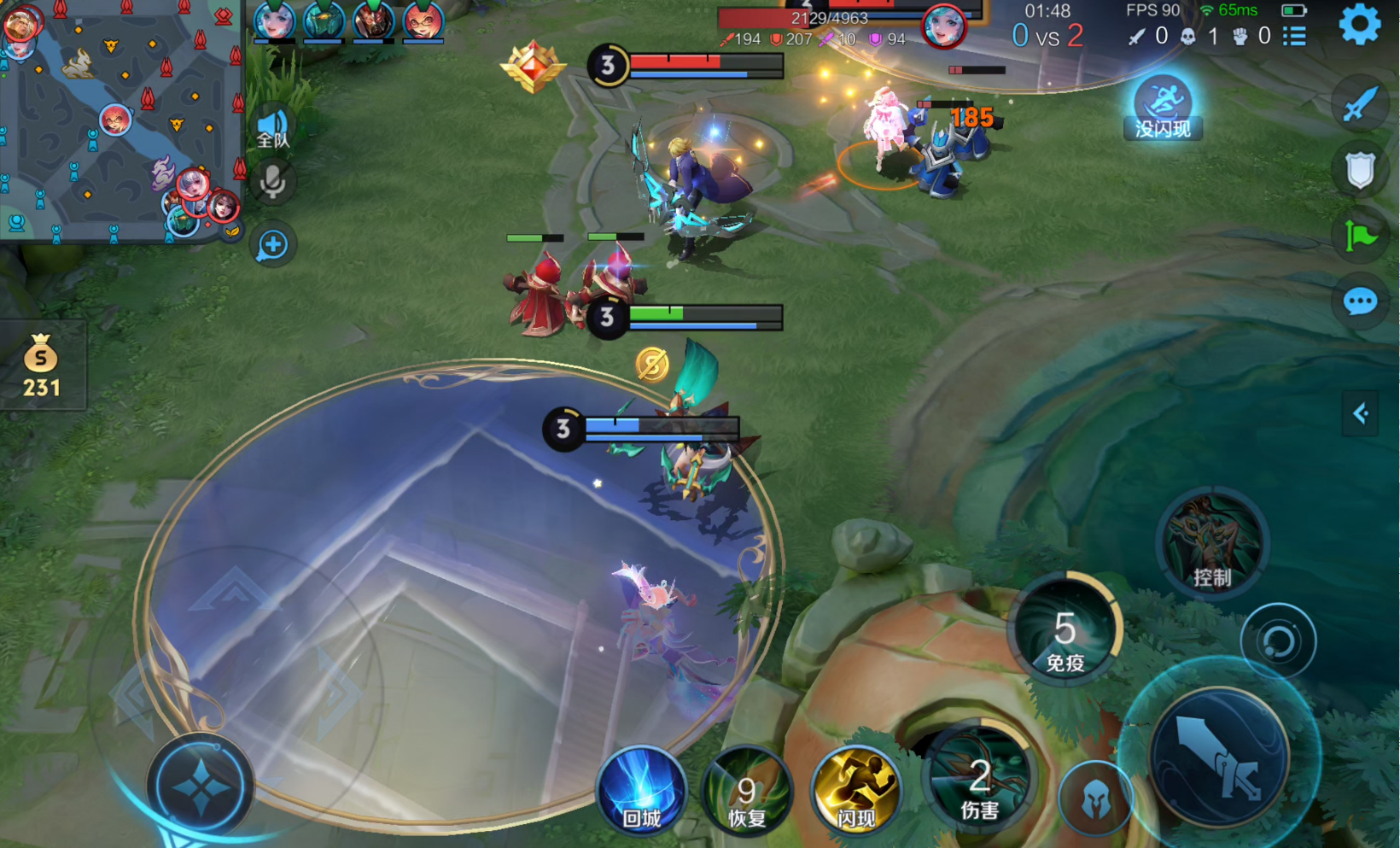Open the settings gear menu
Image resolution: width=1400 pixels, height=848 pixels.
(1359, 24)
